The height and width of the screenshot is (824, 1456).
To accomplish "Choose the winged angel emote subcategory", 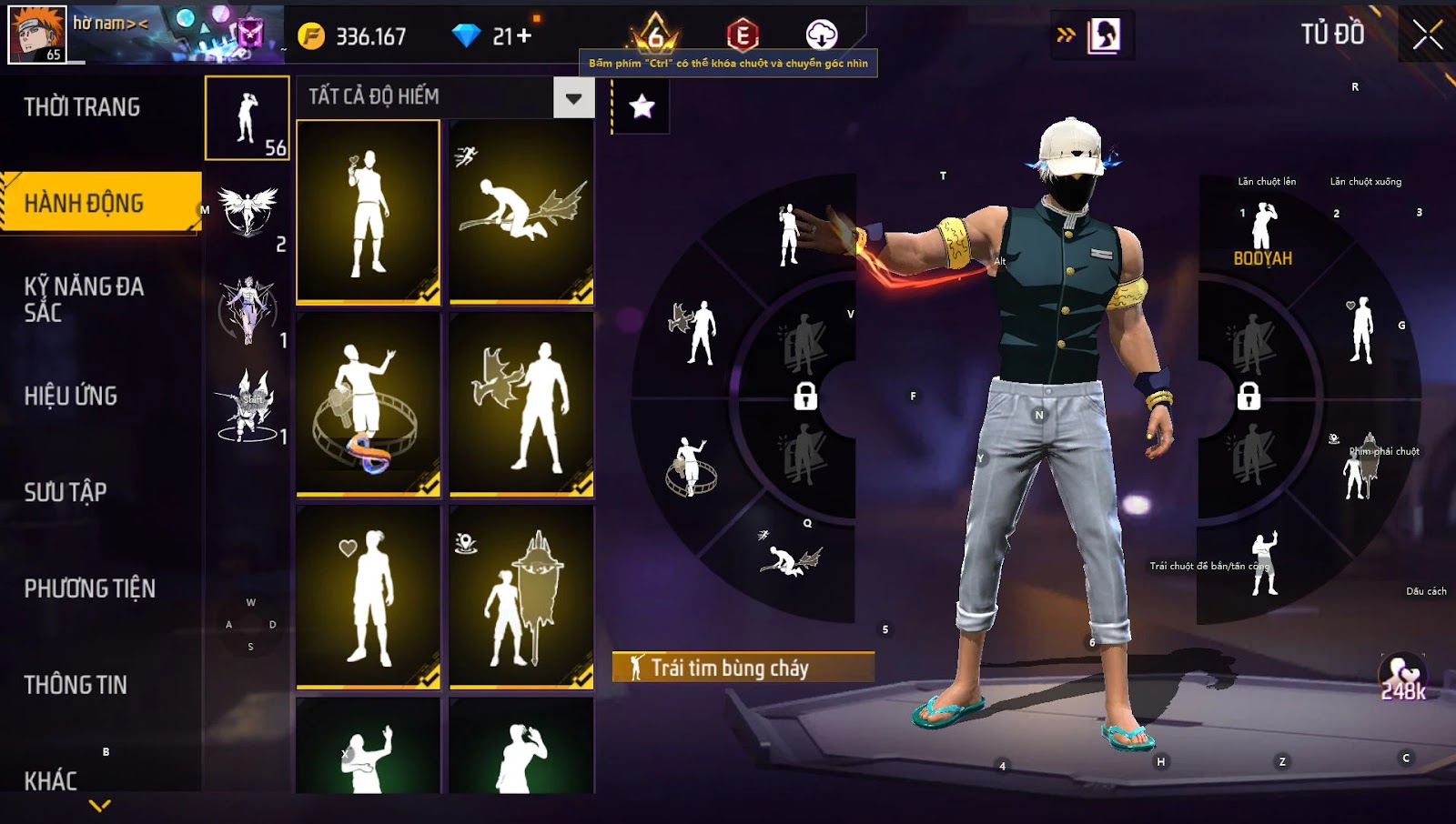I will pos(248,214).
